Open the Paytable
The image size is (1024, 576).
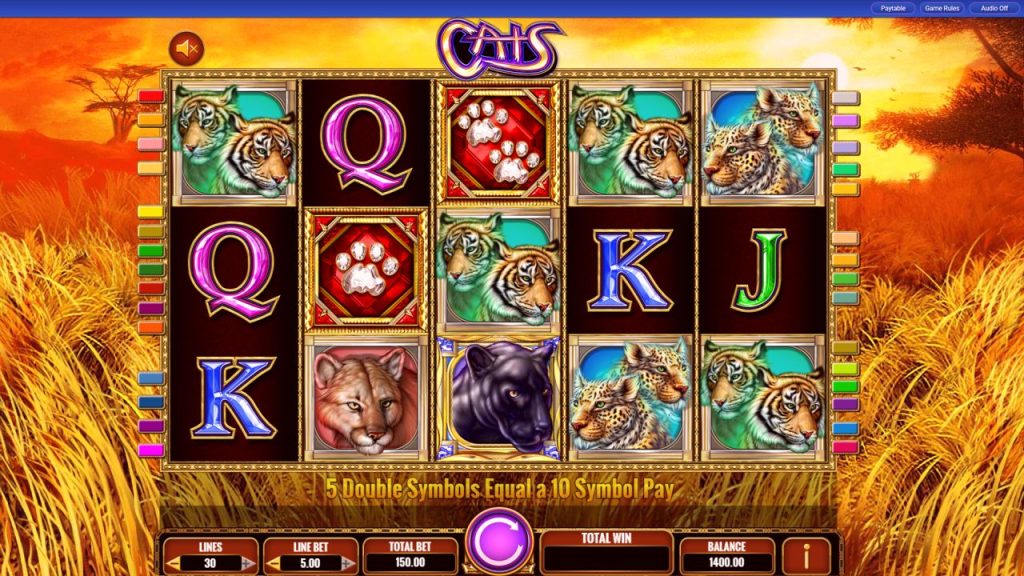(x=892, y=8)
